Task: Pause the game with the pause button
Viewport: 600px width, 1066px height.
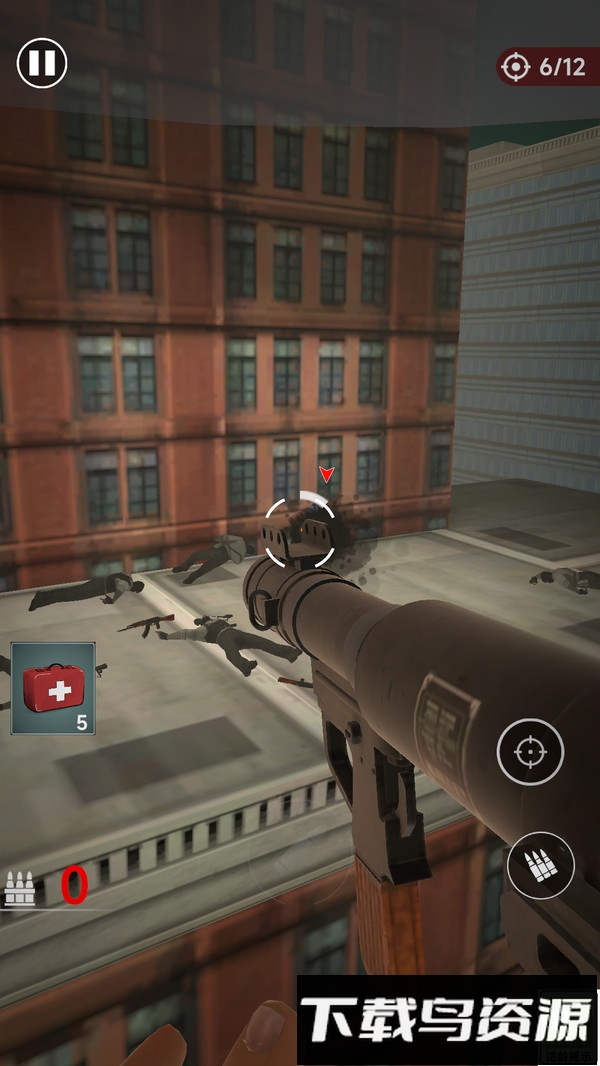Action: coord(42,63)
